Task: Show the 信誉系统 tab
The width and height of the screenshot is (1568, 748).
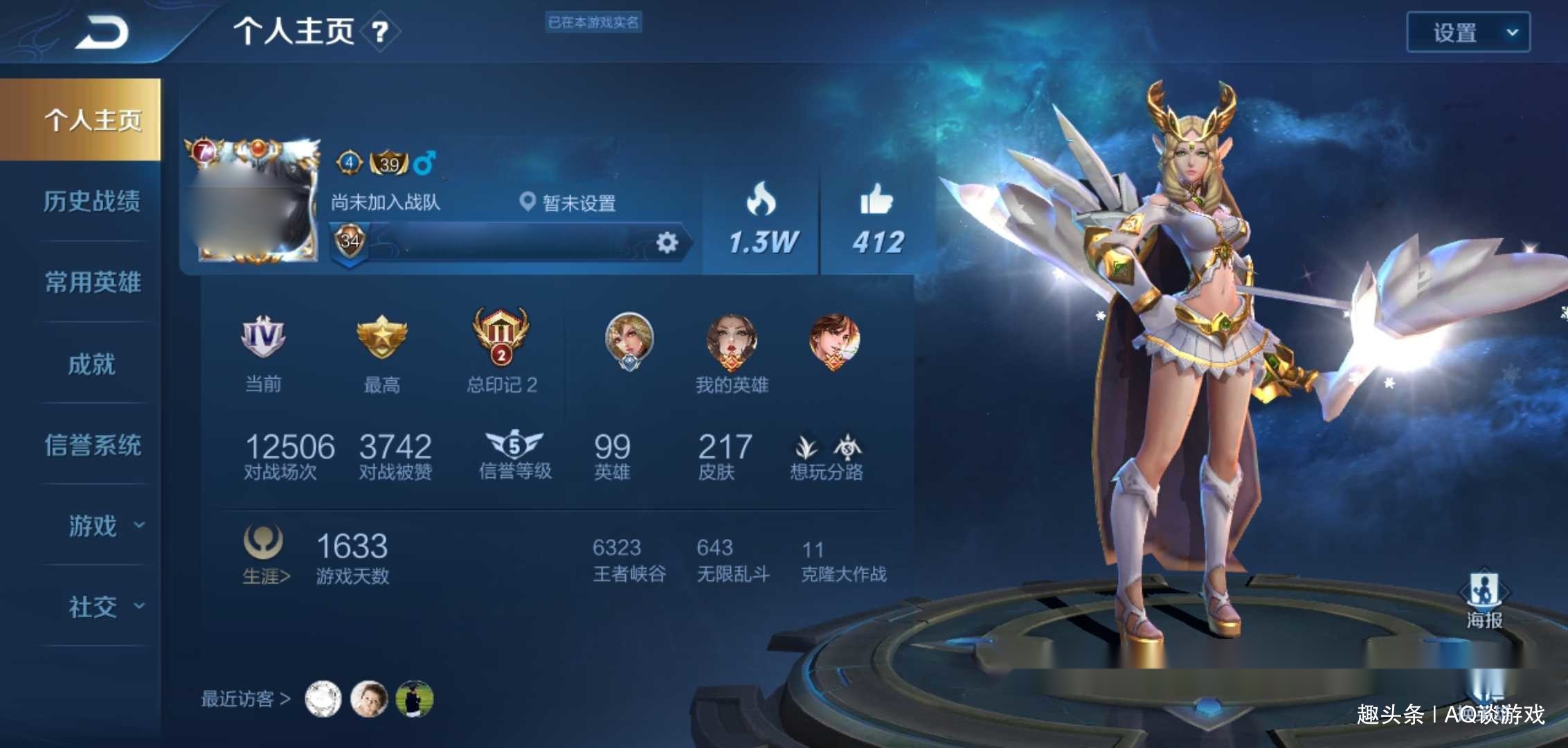Action: (92, 445)
